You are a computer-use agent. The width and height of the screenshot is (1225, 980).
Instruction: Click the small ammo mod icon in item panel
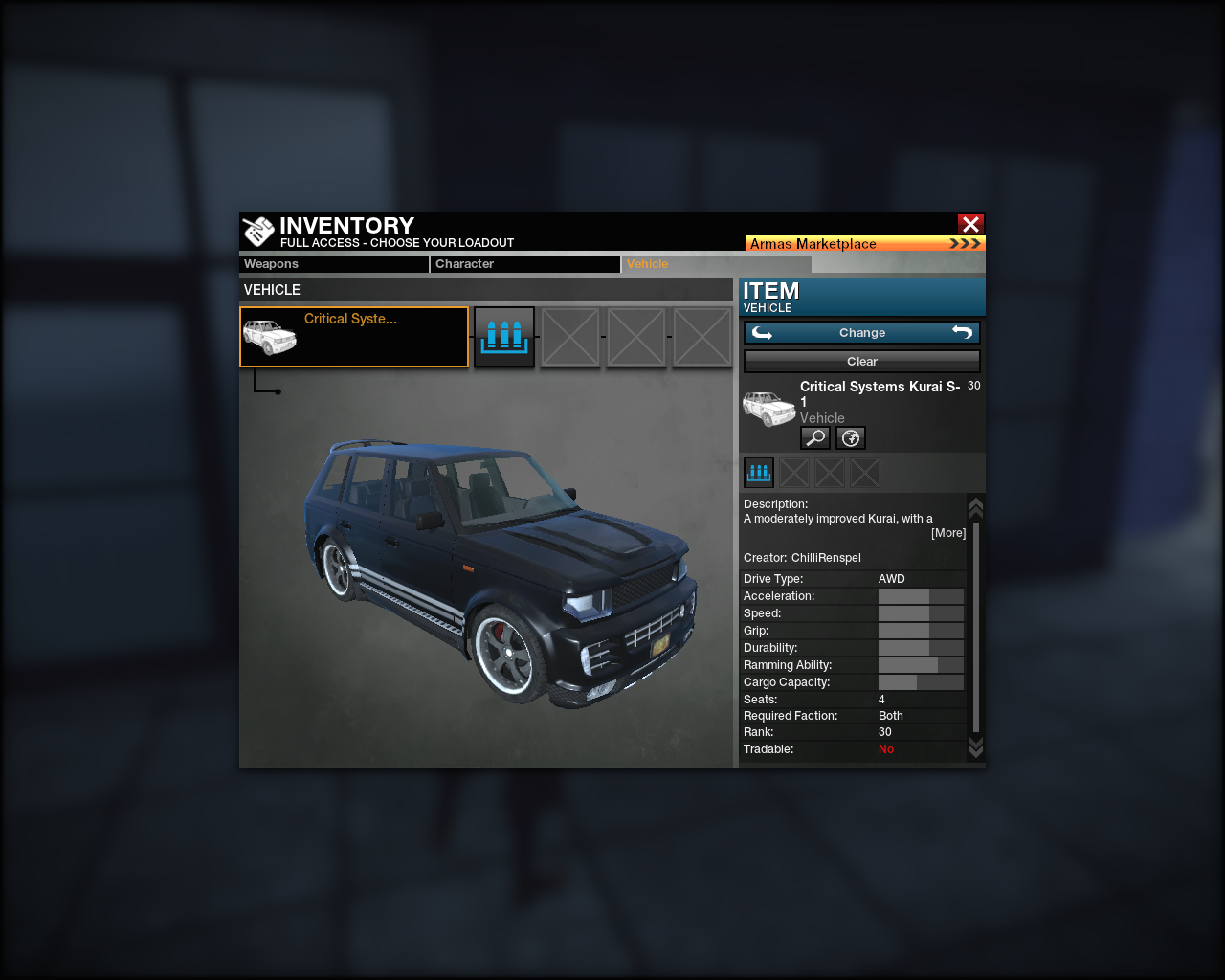click(759, 472)
